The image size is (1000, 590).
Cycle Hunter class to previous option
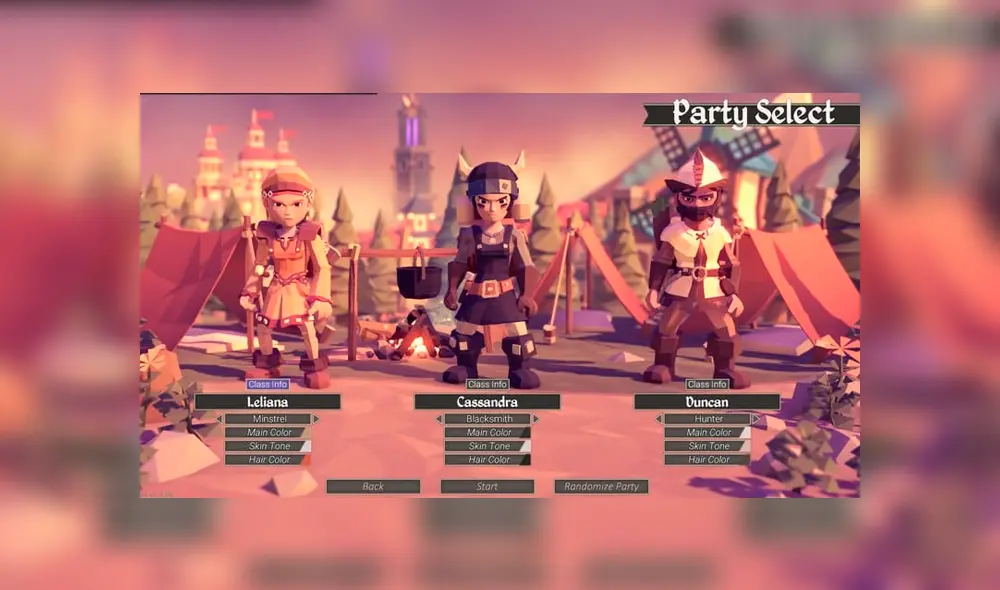658,419
